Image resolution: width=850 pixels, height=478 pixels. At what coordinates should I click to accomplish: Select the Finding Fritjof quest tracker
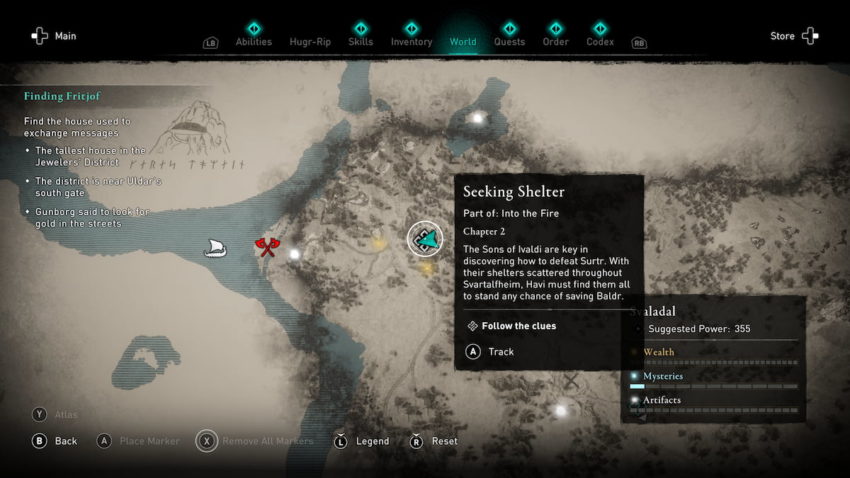(62, 96)
